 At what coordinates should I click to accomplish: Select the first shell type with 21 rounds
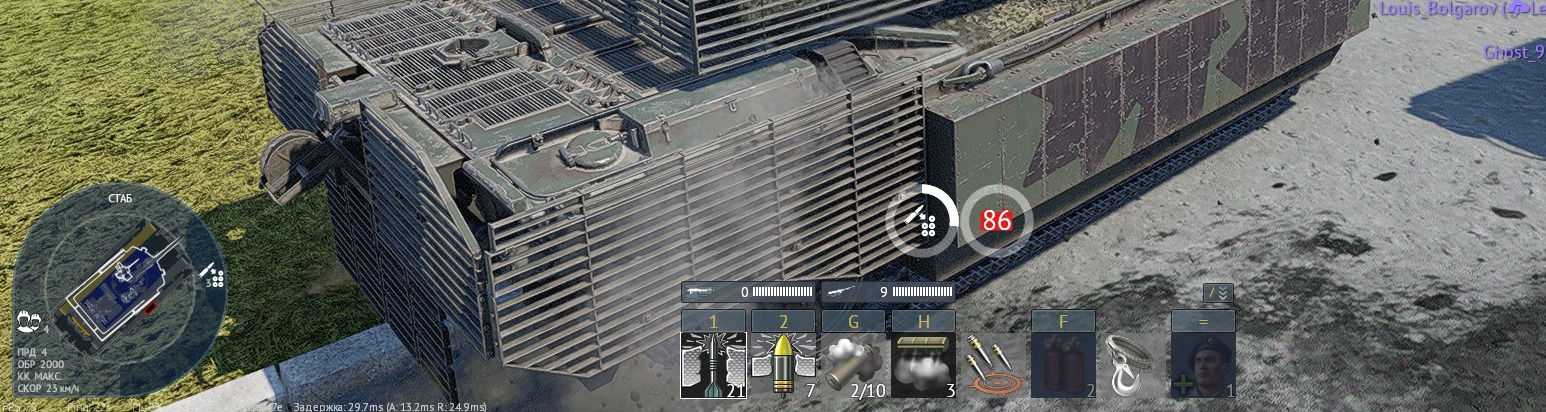click(713, 365)
